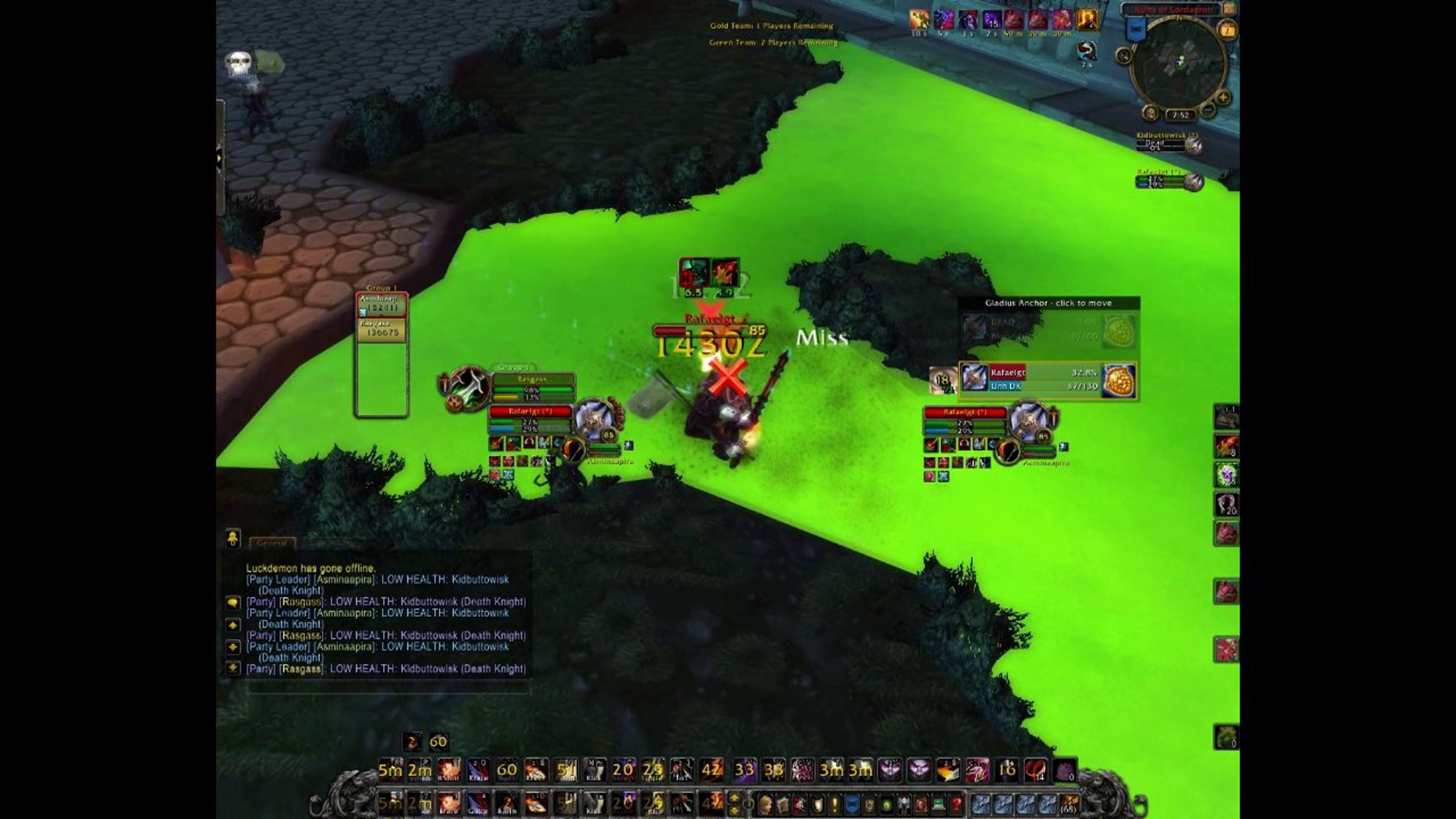Open the backpack bag slot showing (68)
Image resolution: width=1456 pixels, height=819 pixels.
(1069, 804)
